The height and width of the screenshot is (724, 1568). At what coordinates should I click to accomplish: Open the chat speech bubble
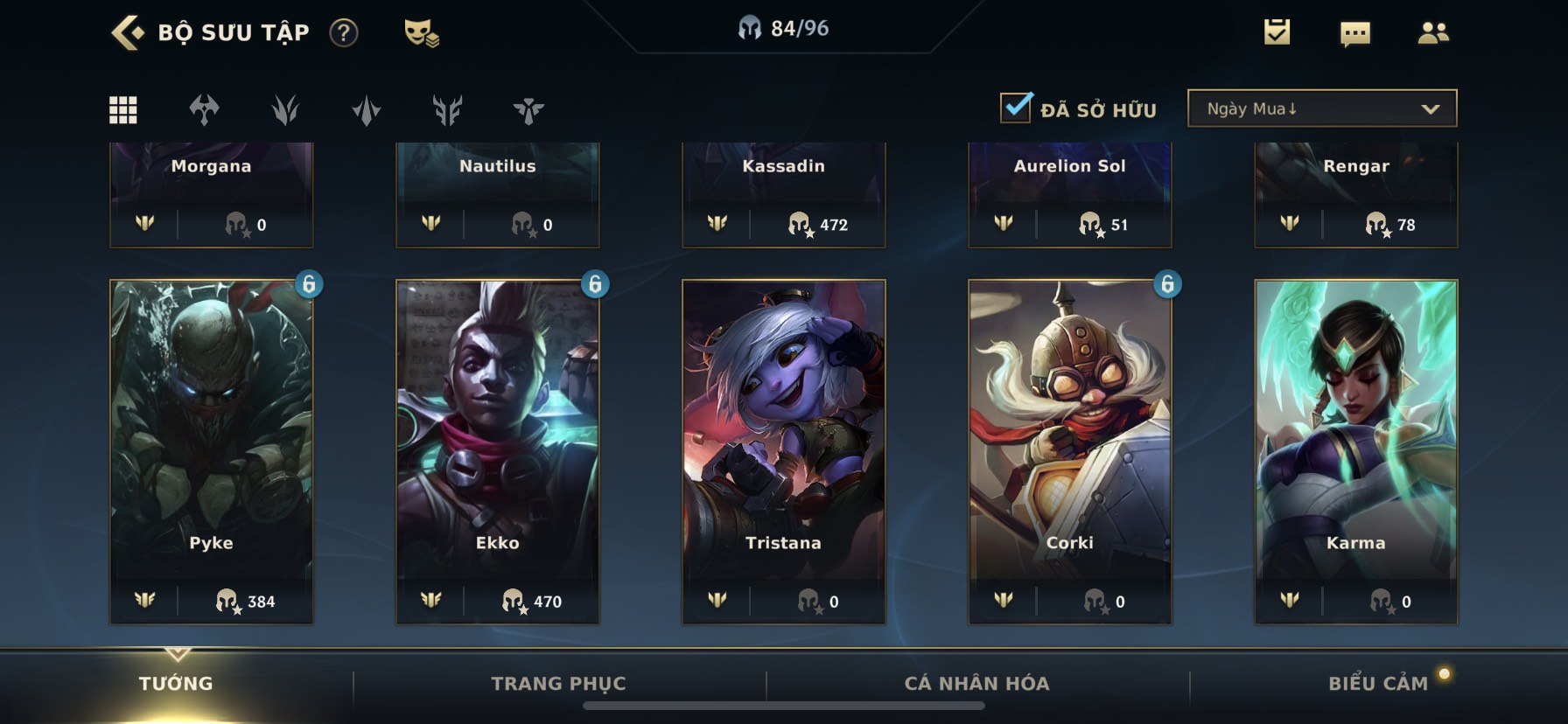click(x=1354, y=34)
